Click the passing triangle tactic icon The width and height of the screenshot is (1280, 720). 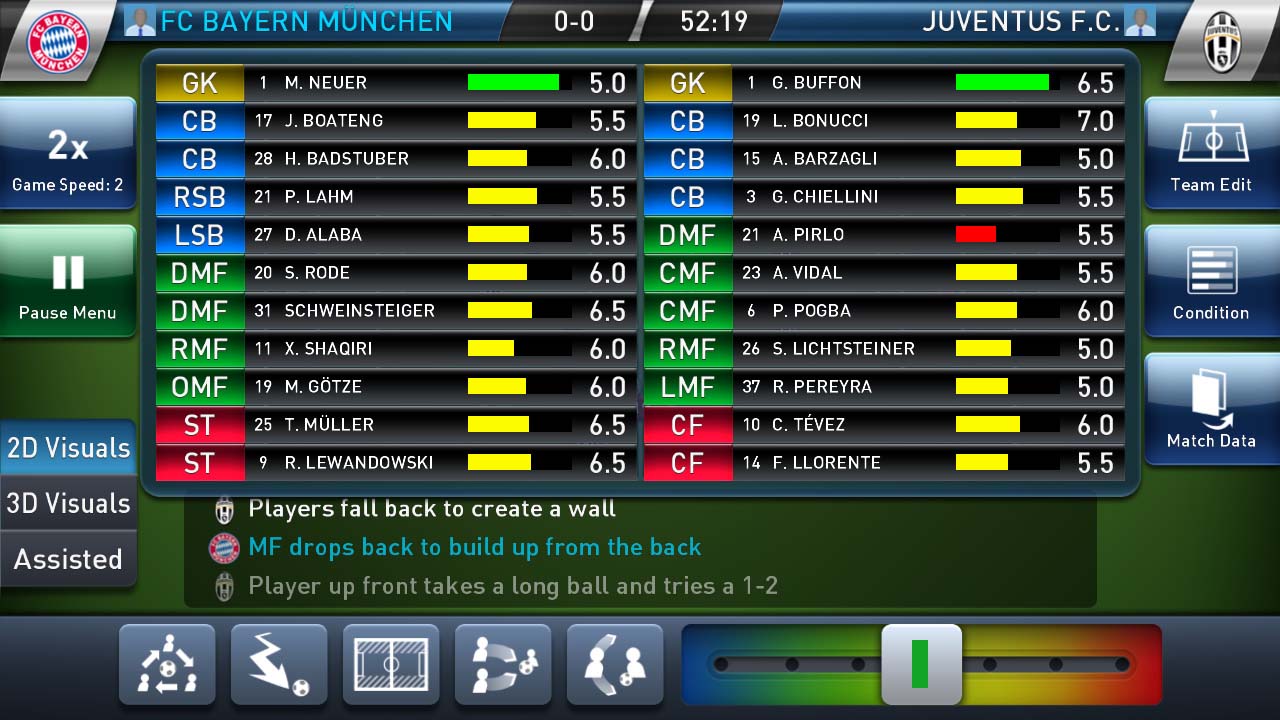point(167,664)
